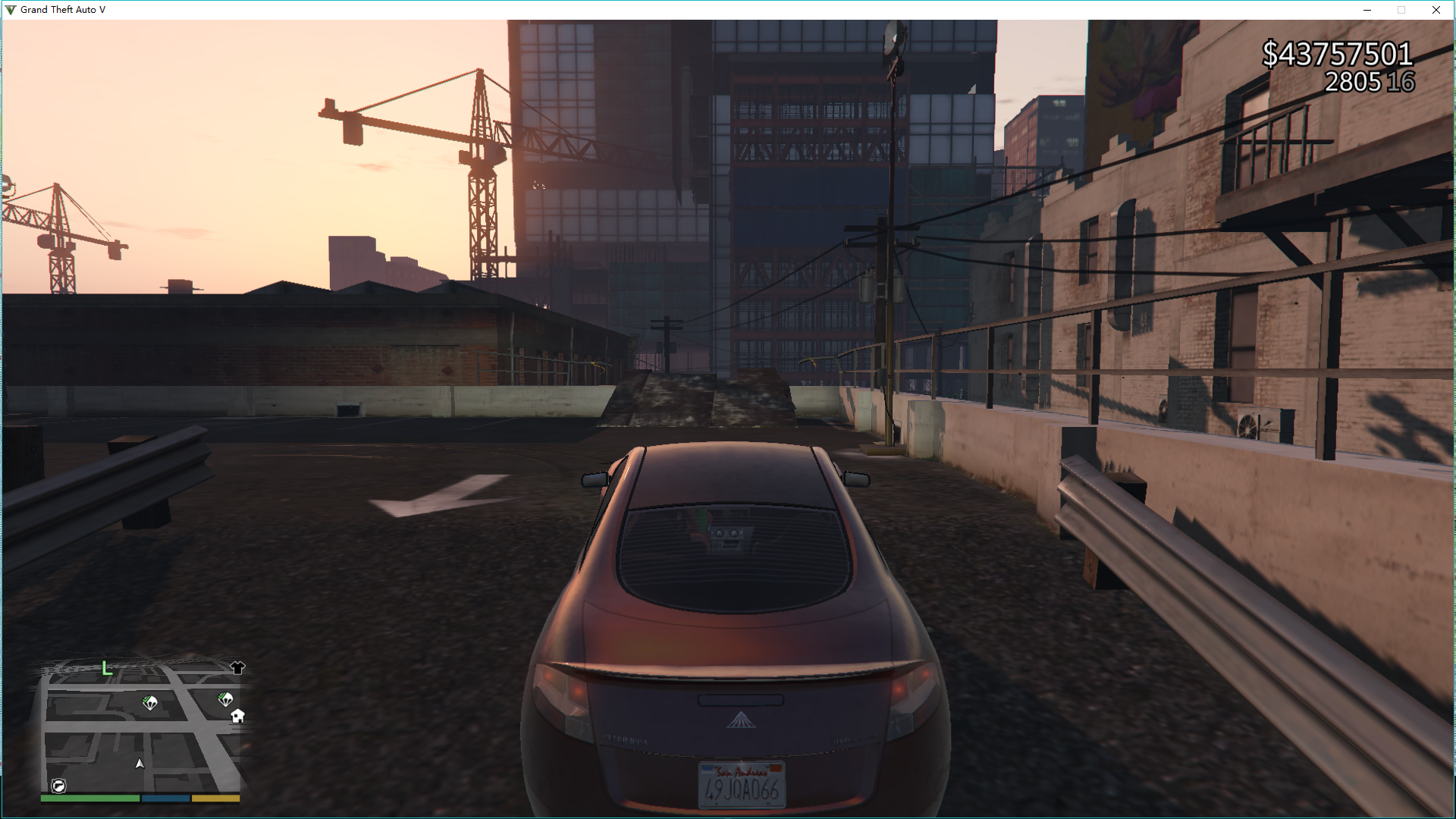
Task: Click the Ammu-Nation gun blip on minimap
Action: pyautogui.click(x=58, y=786)
